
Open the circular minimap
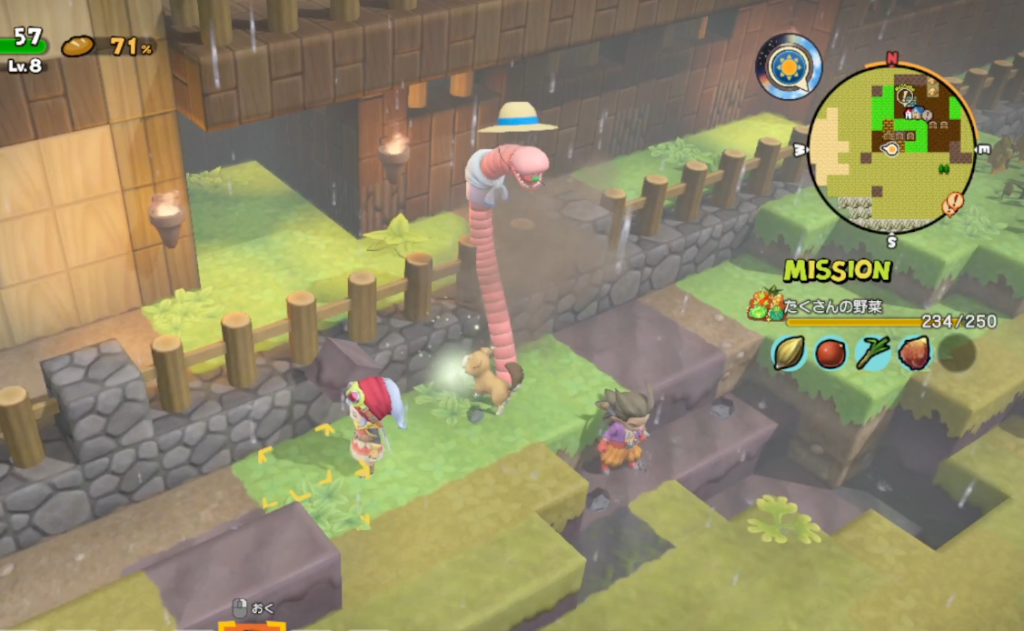(891, 148)
